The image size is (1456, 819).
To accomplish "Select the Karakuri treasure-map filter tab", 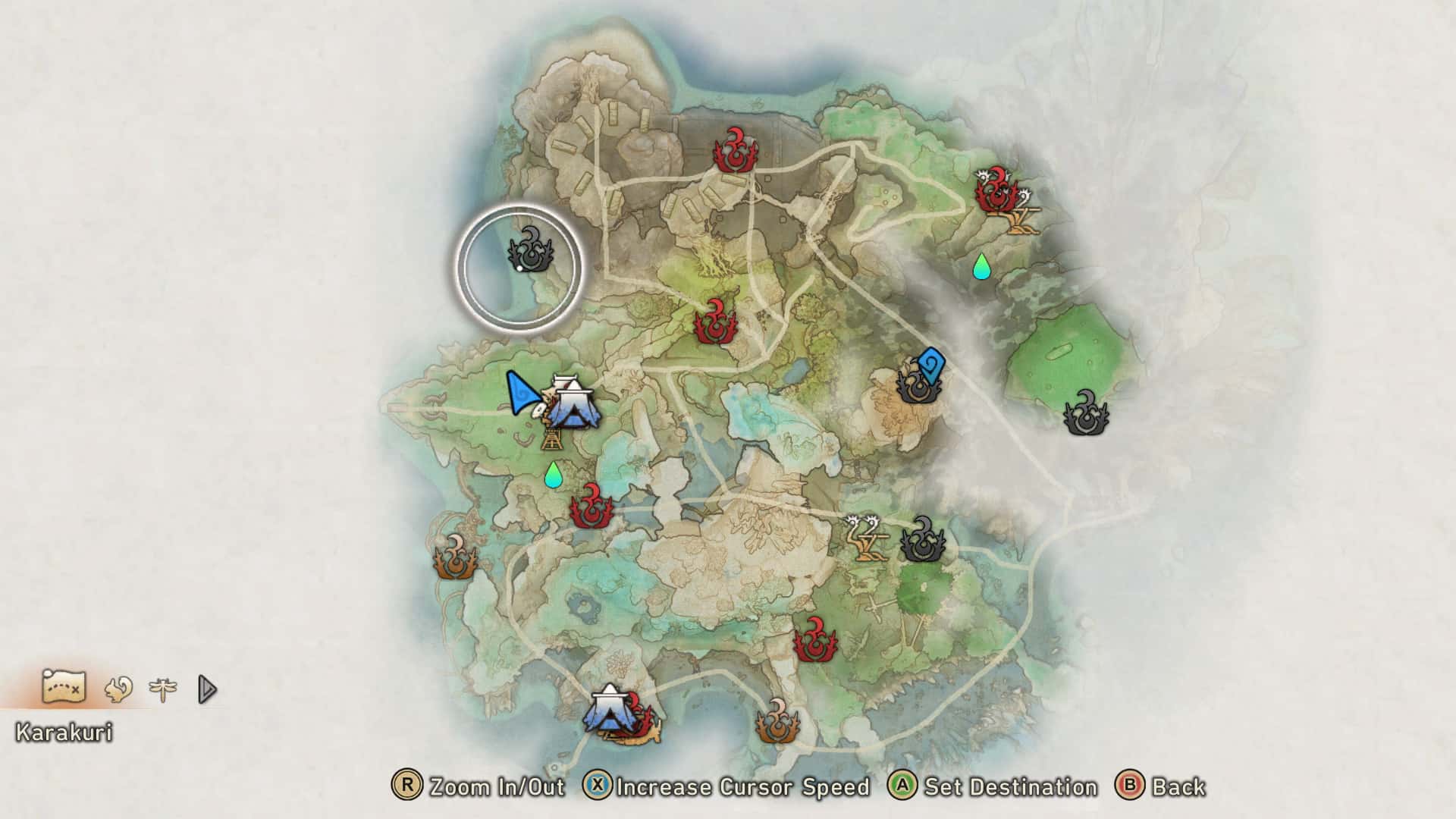I will pos(64,688).
